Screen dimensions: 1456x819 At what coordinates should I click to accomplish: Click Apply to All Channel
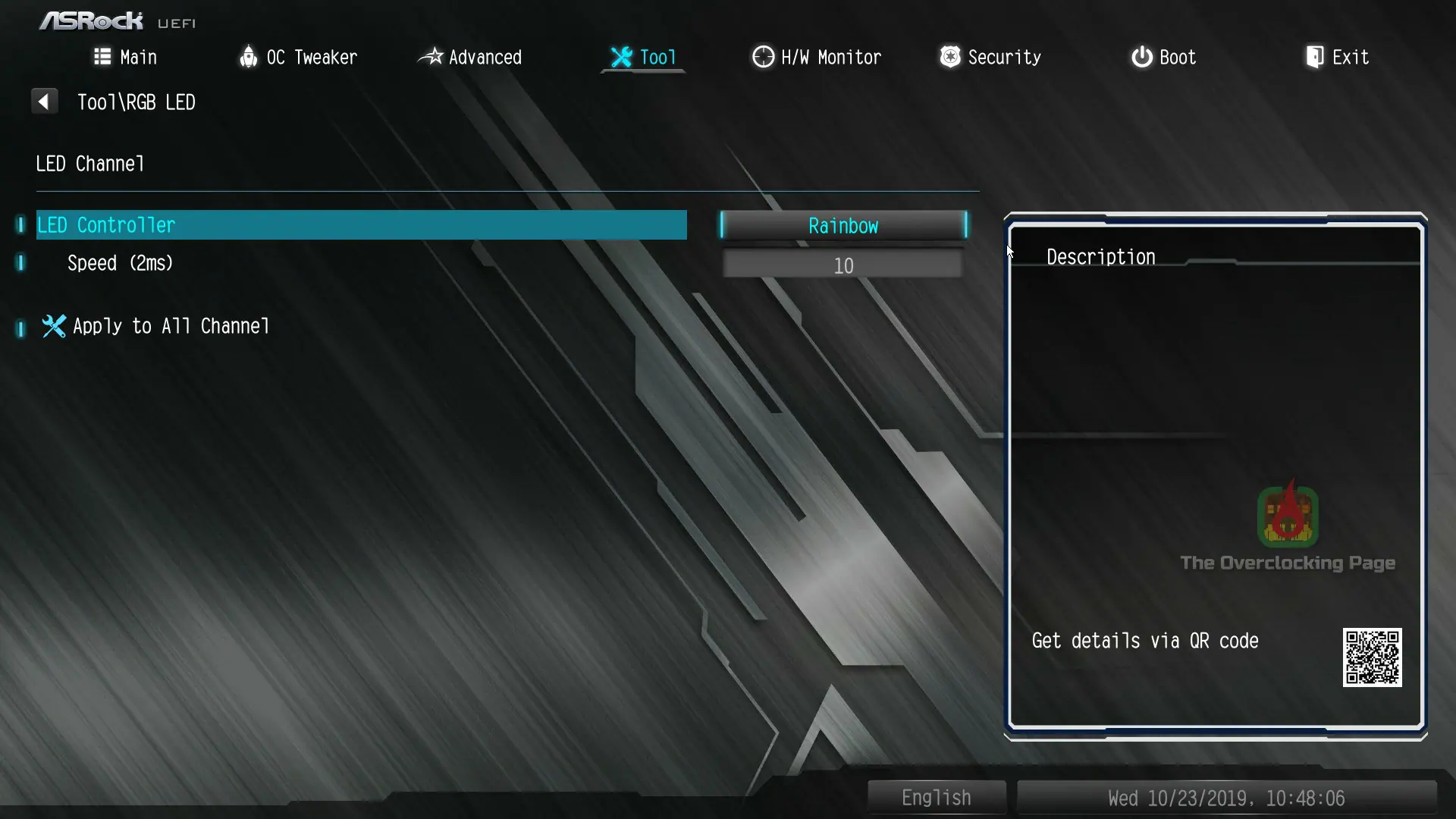[x=171, y=326]
